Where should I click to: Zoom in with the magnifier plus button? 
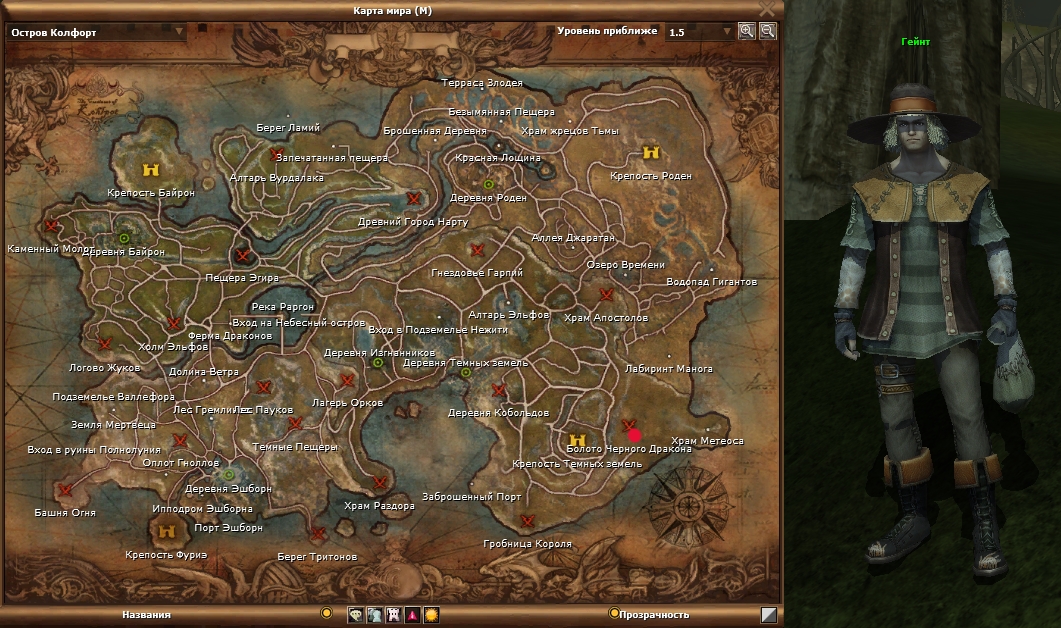point(747,31)
